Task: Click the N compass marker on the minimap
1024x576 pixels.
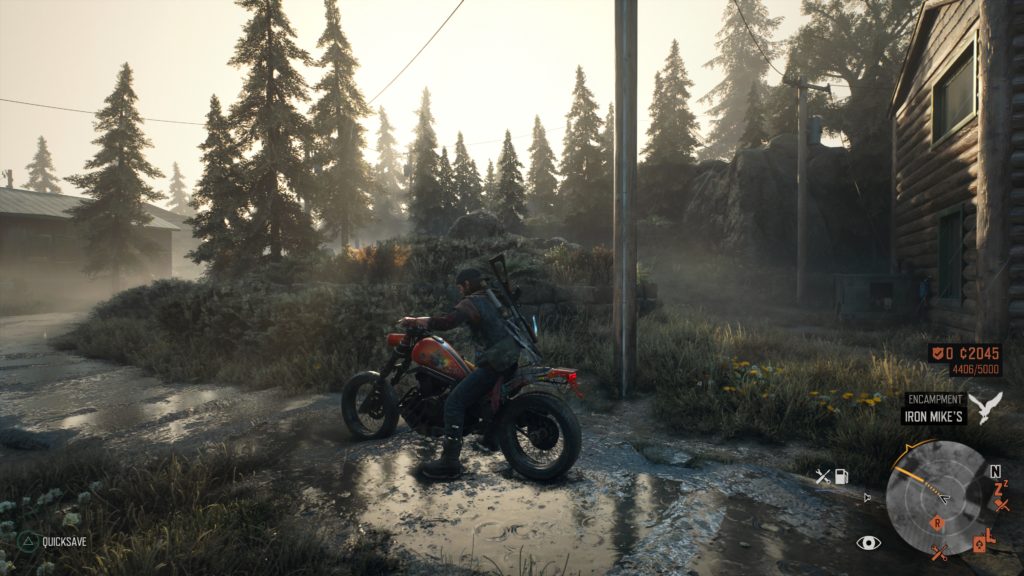Action: [995, 471]
